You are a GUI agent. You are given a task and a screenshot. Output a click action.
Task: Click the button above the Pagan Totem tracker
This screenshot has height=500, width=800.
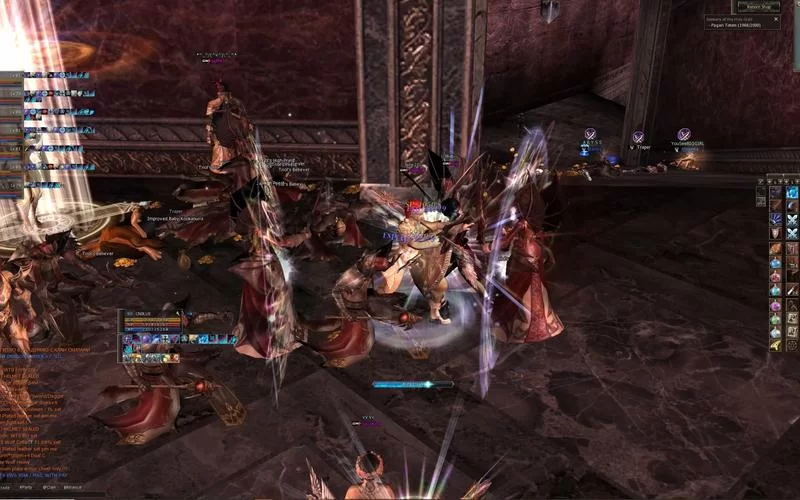(759, 6)
